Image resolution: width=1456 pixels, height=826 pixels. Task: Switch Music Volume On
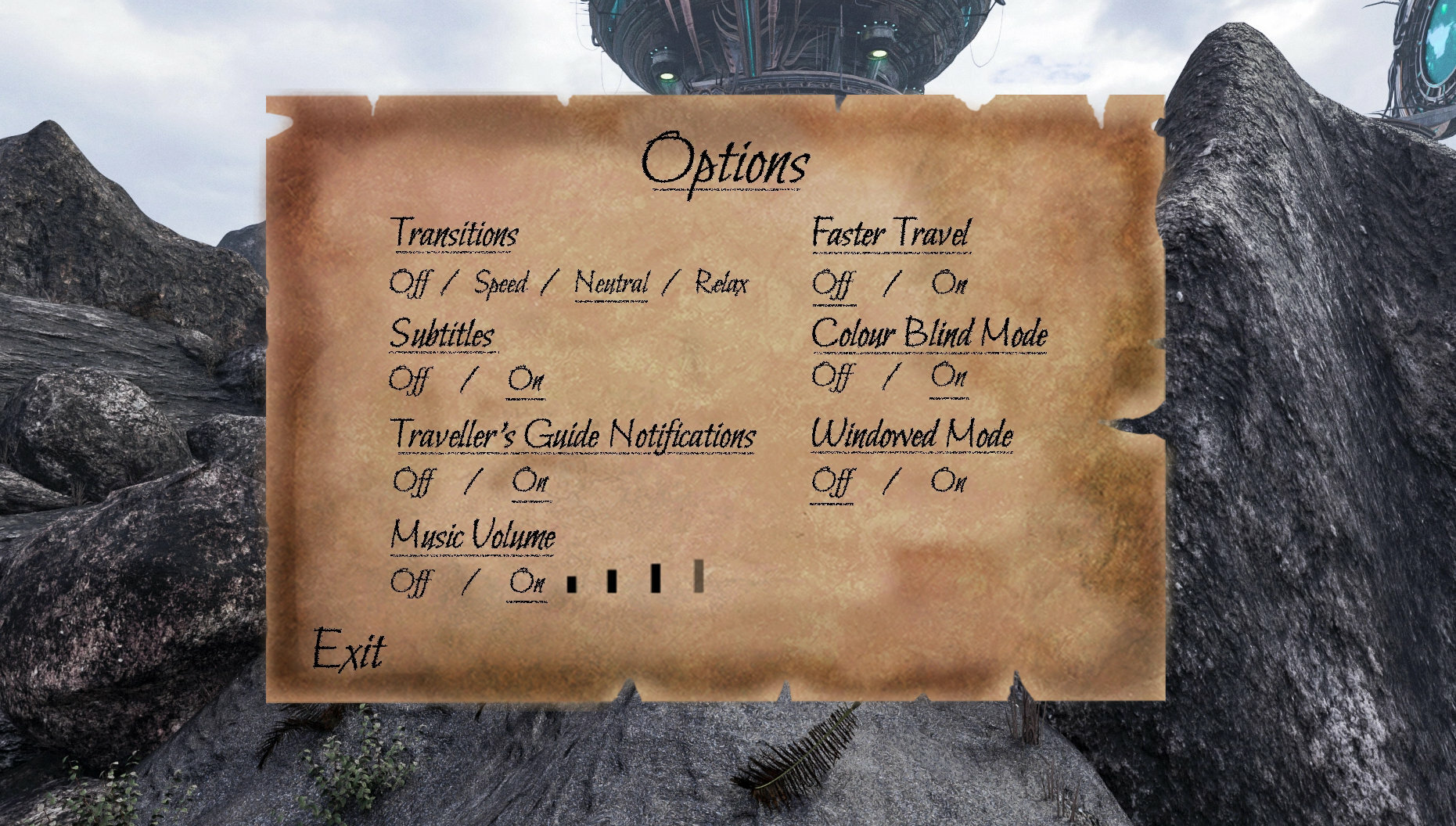tap(527, 582)
